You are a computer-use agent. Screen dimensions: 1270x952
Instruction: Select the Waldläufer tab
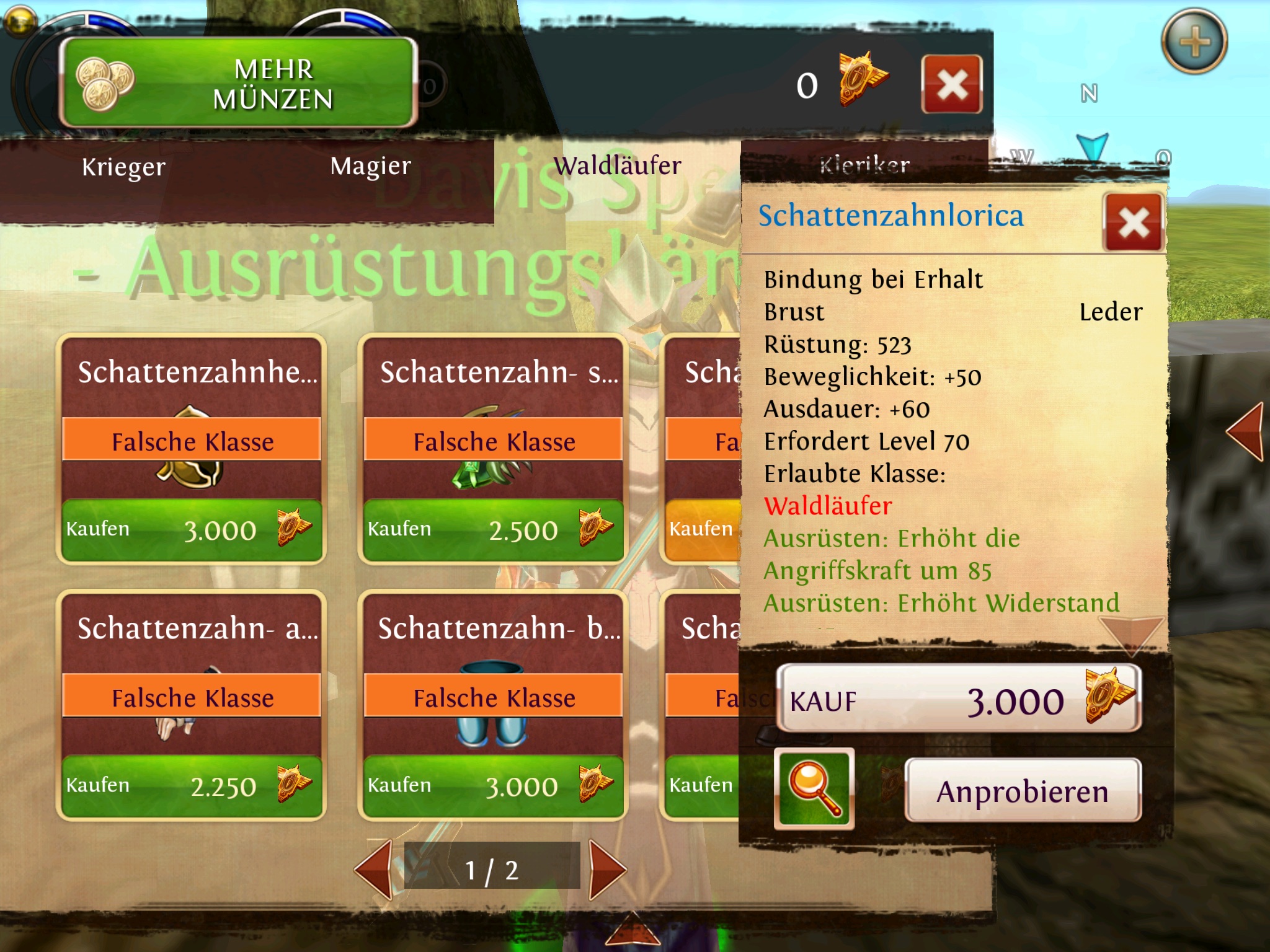[x=617, y=166]
